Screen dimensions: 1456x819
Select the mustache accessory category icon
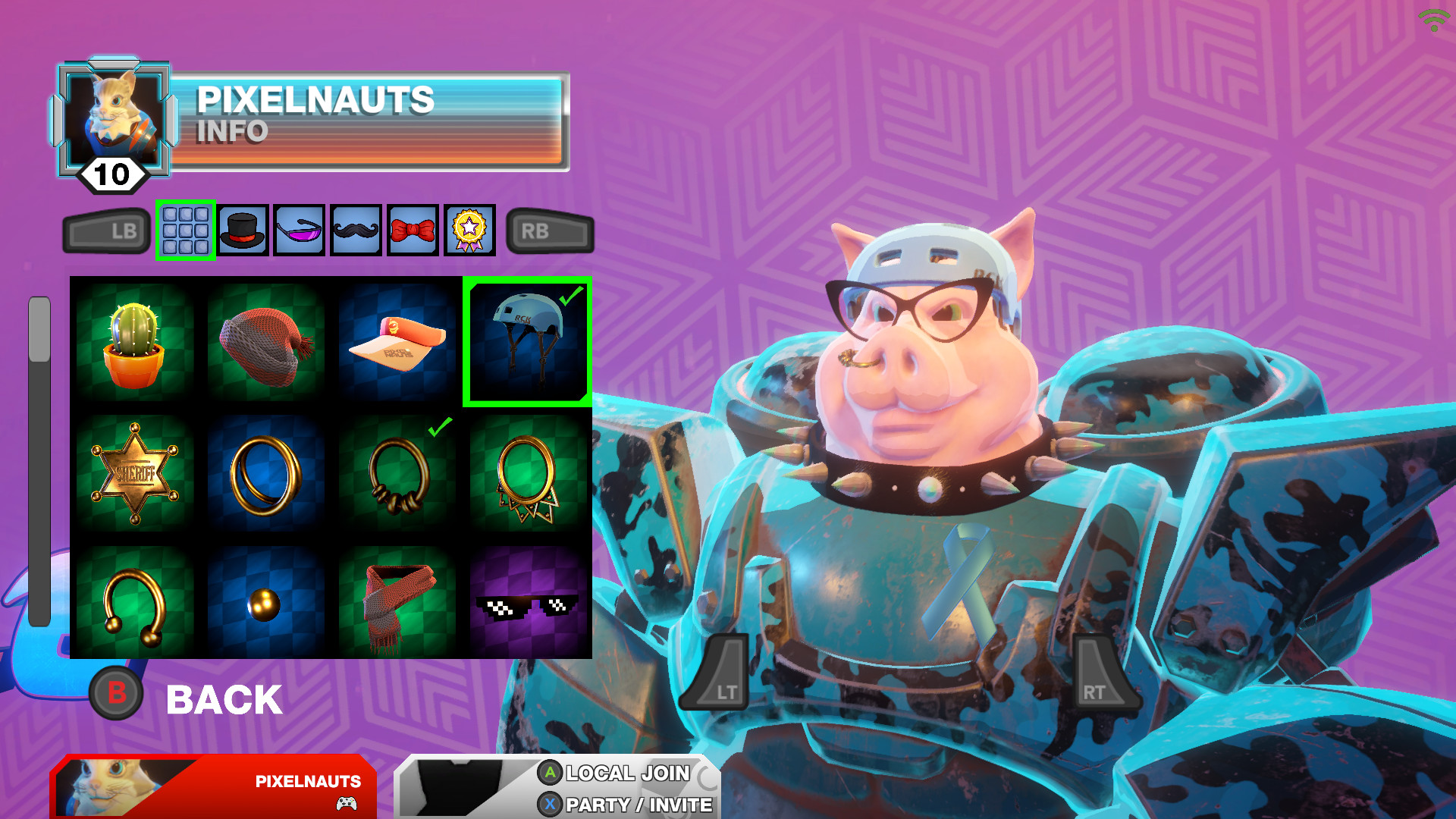pos(356,231)
